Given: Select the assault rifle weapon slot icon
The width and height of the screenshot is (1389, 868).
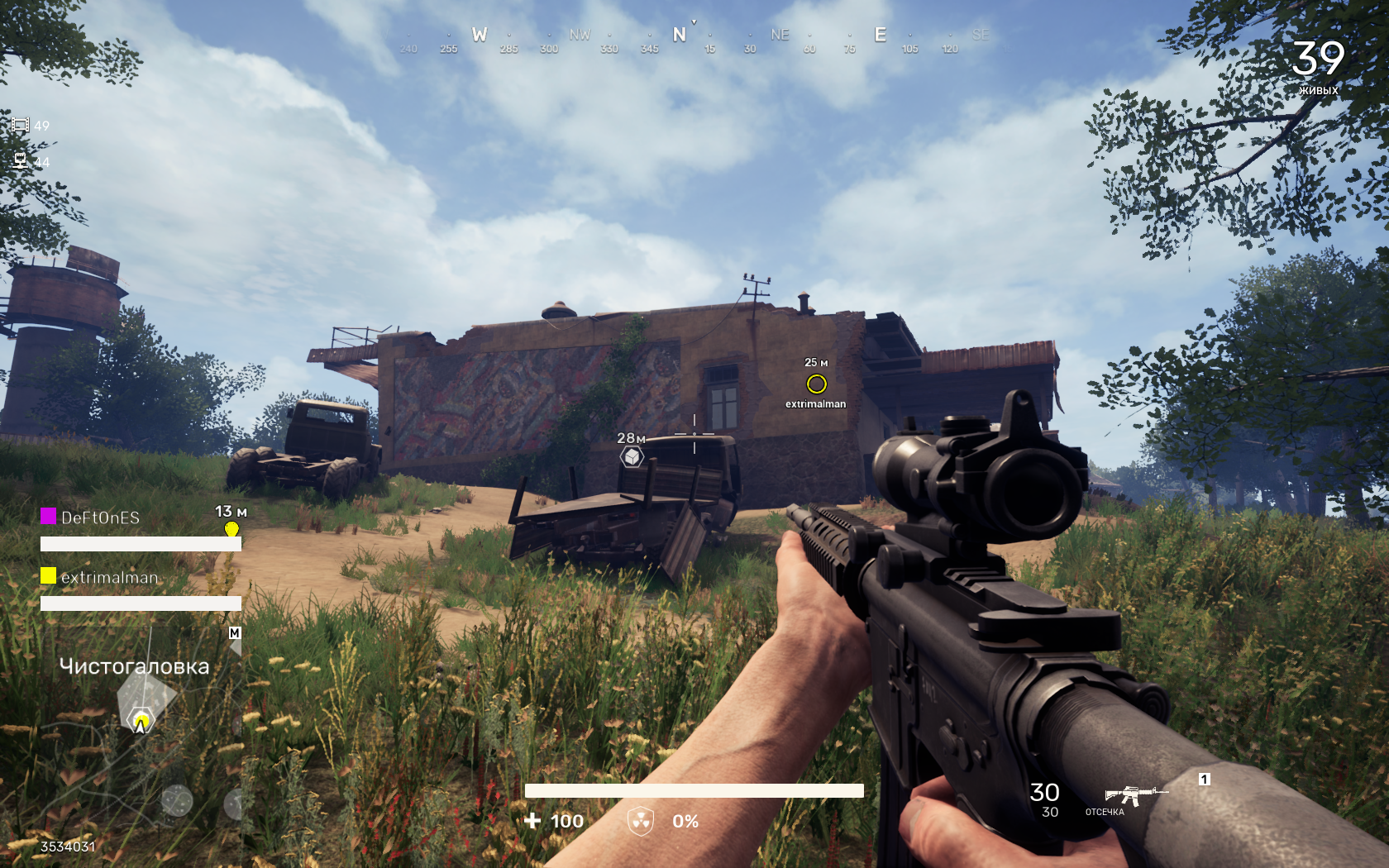Looking at the screenshot, I should pyautogui.click(x=1134, y=795).
